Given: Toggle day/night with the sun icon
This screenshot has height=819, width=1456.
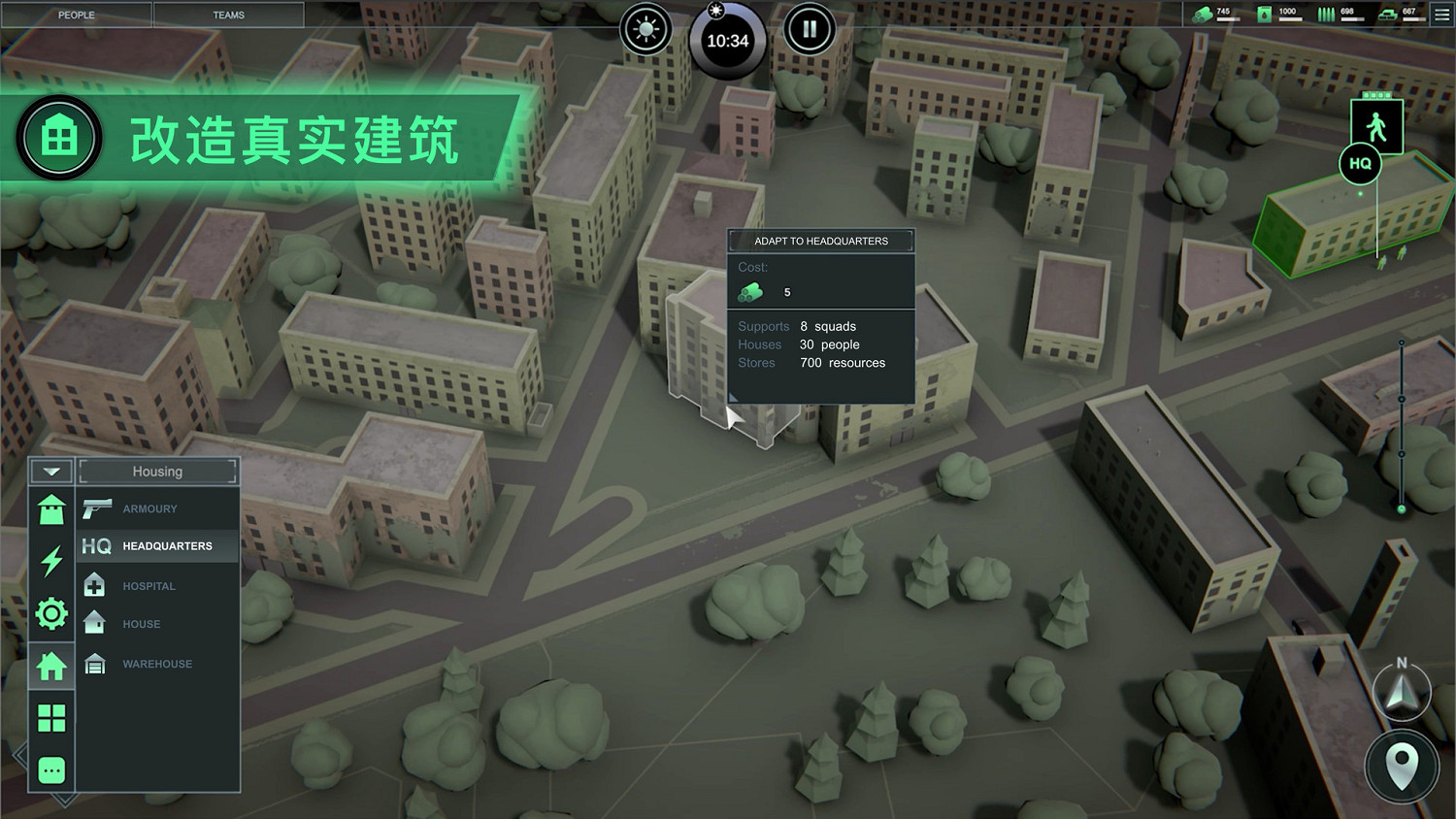Looking at the screenshot, I should [x=645, y=29].
